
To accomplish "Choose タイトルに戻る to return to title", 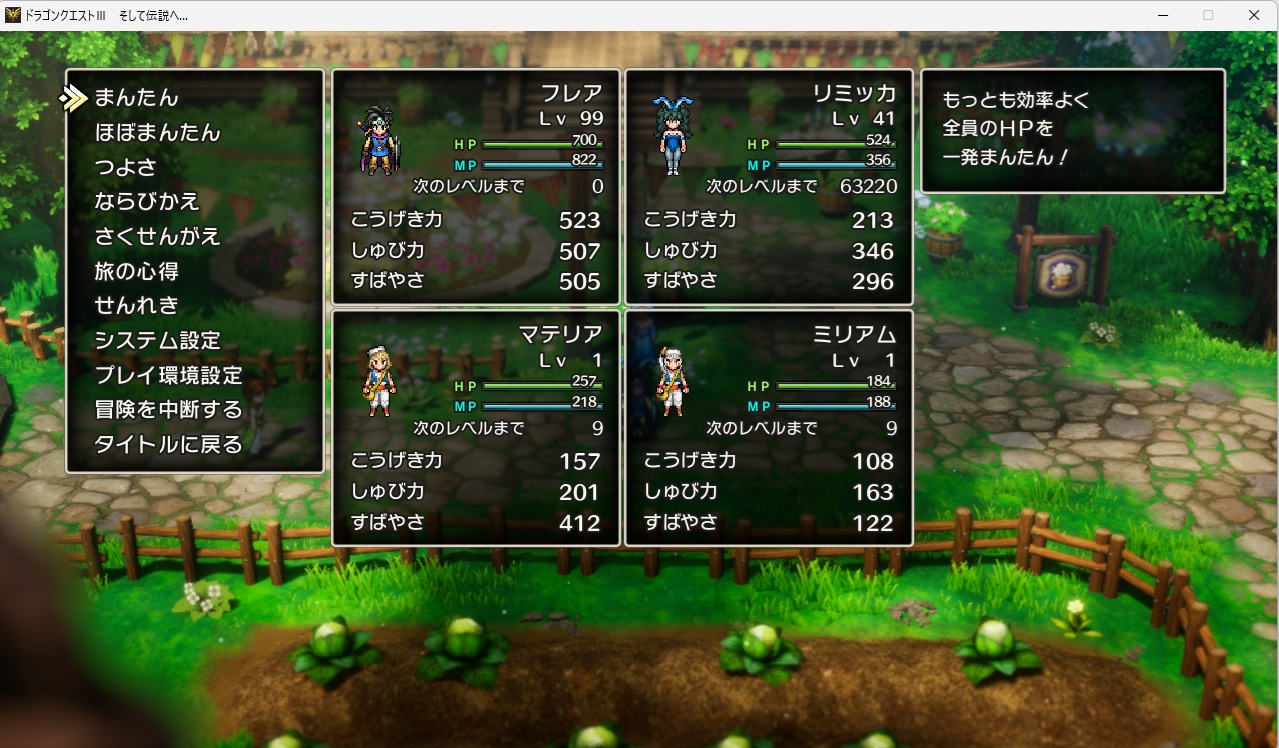I will point(168,445).
